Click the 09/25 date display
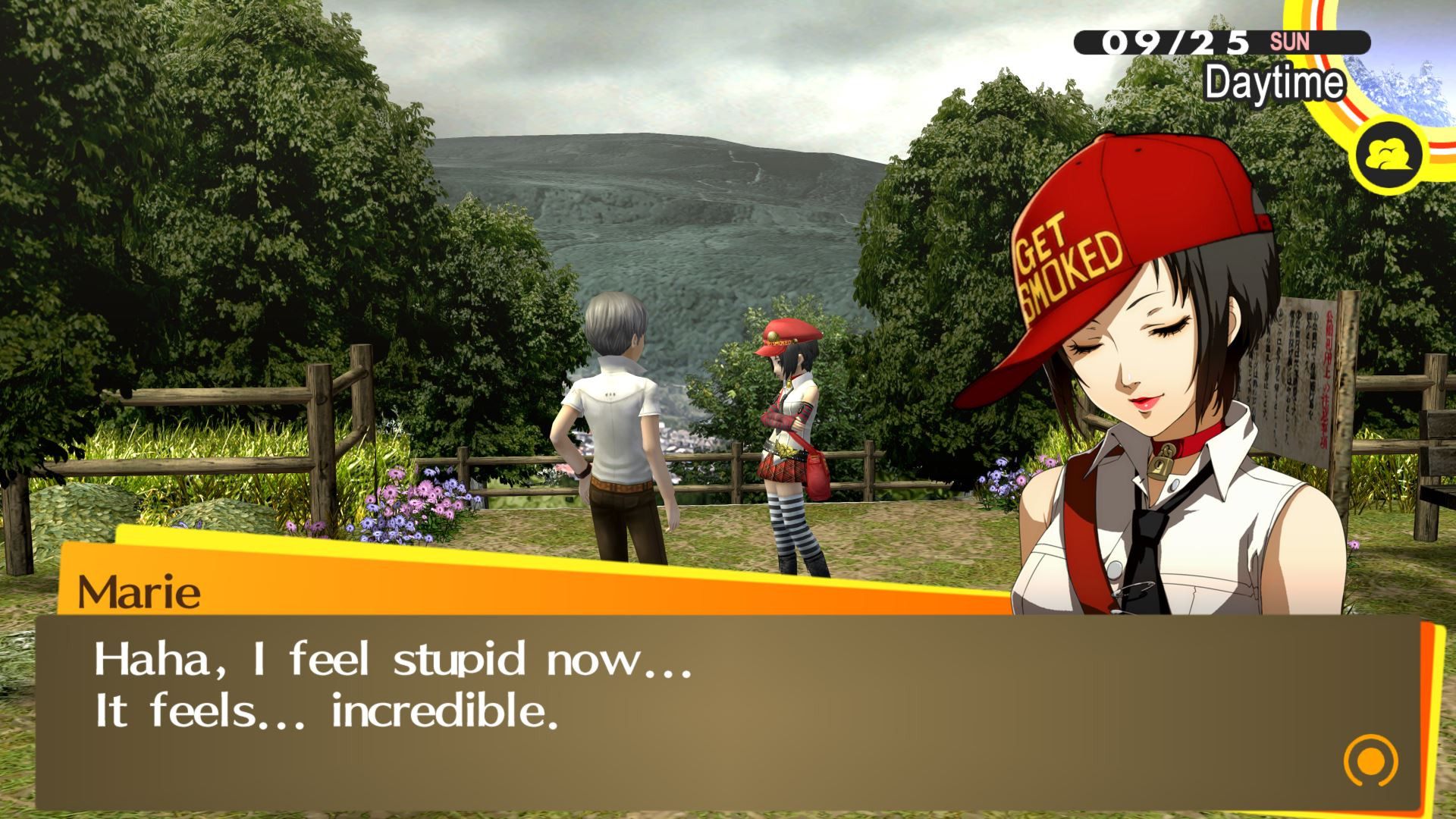The width and height of the screenshot is (1456, 819). (1178, 43)
